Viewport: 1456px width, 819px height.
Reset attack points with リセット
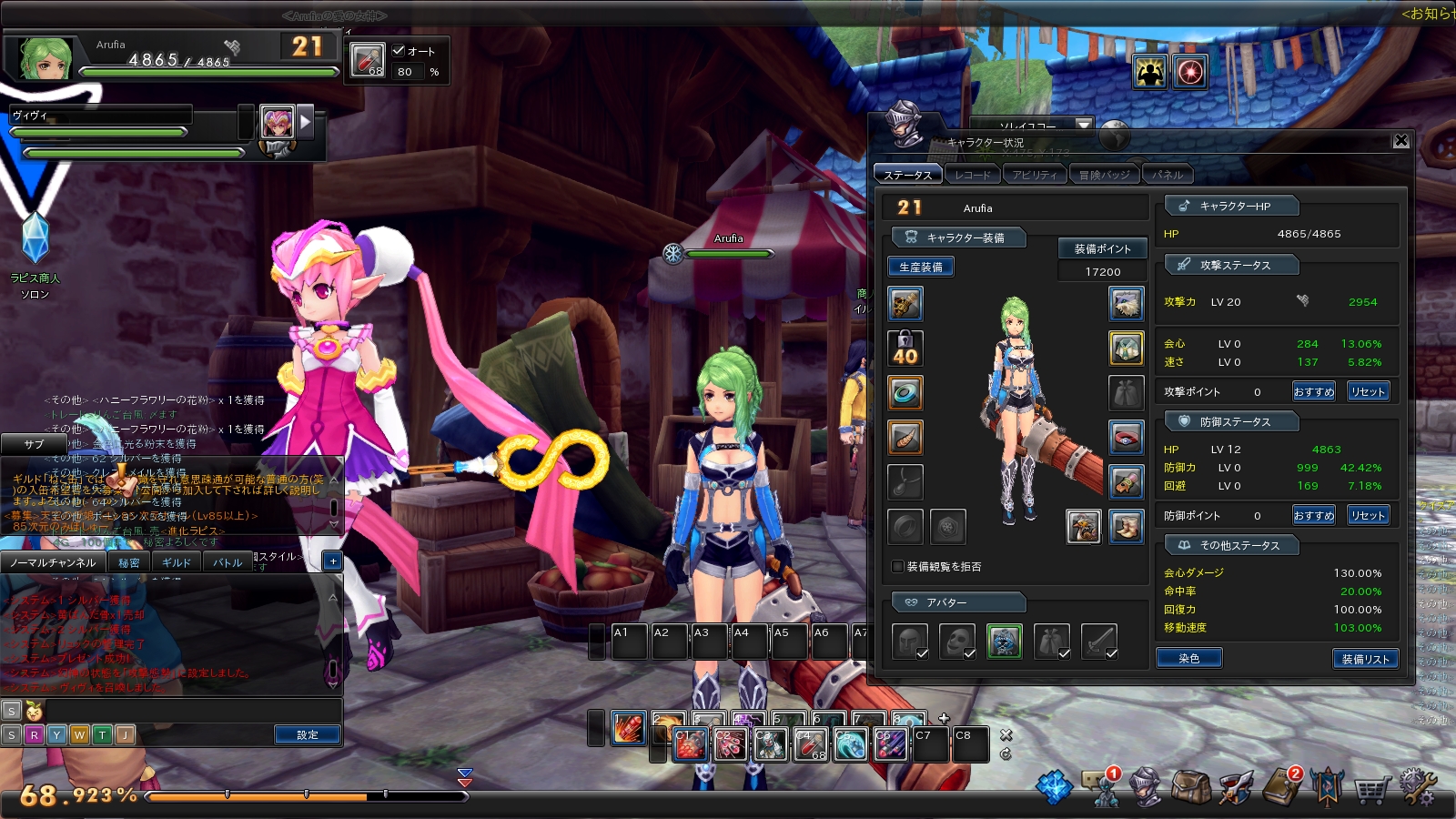coord(1368,391)
